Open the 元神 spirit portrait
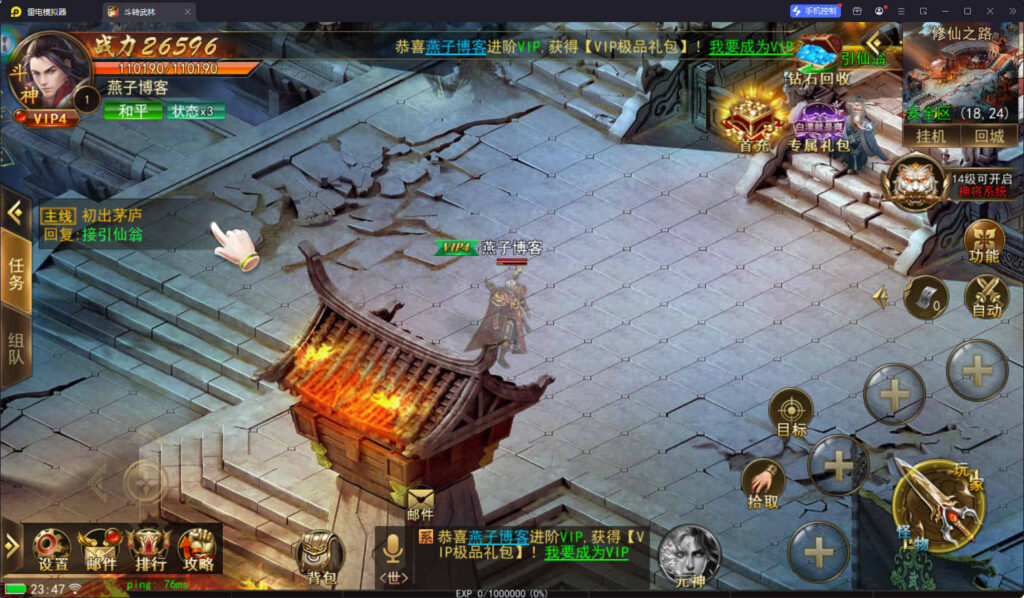Viewport: 1024px width, 598px height. (688, 555)
